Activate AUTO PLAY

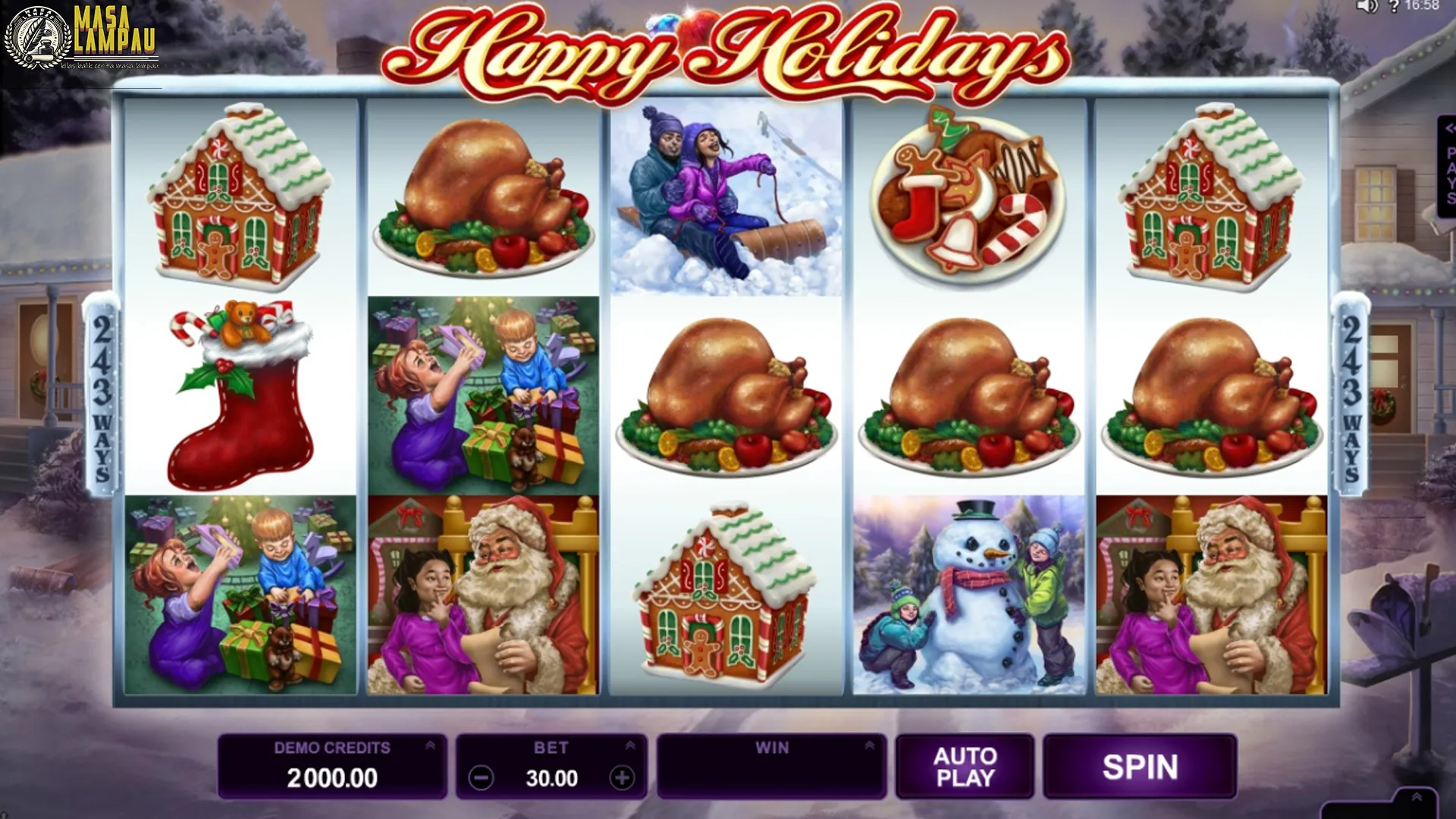click(965, 766)
